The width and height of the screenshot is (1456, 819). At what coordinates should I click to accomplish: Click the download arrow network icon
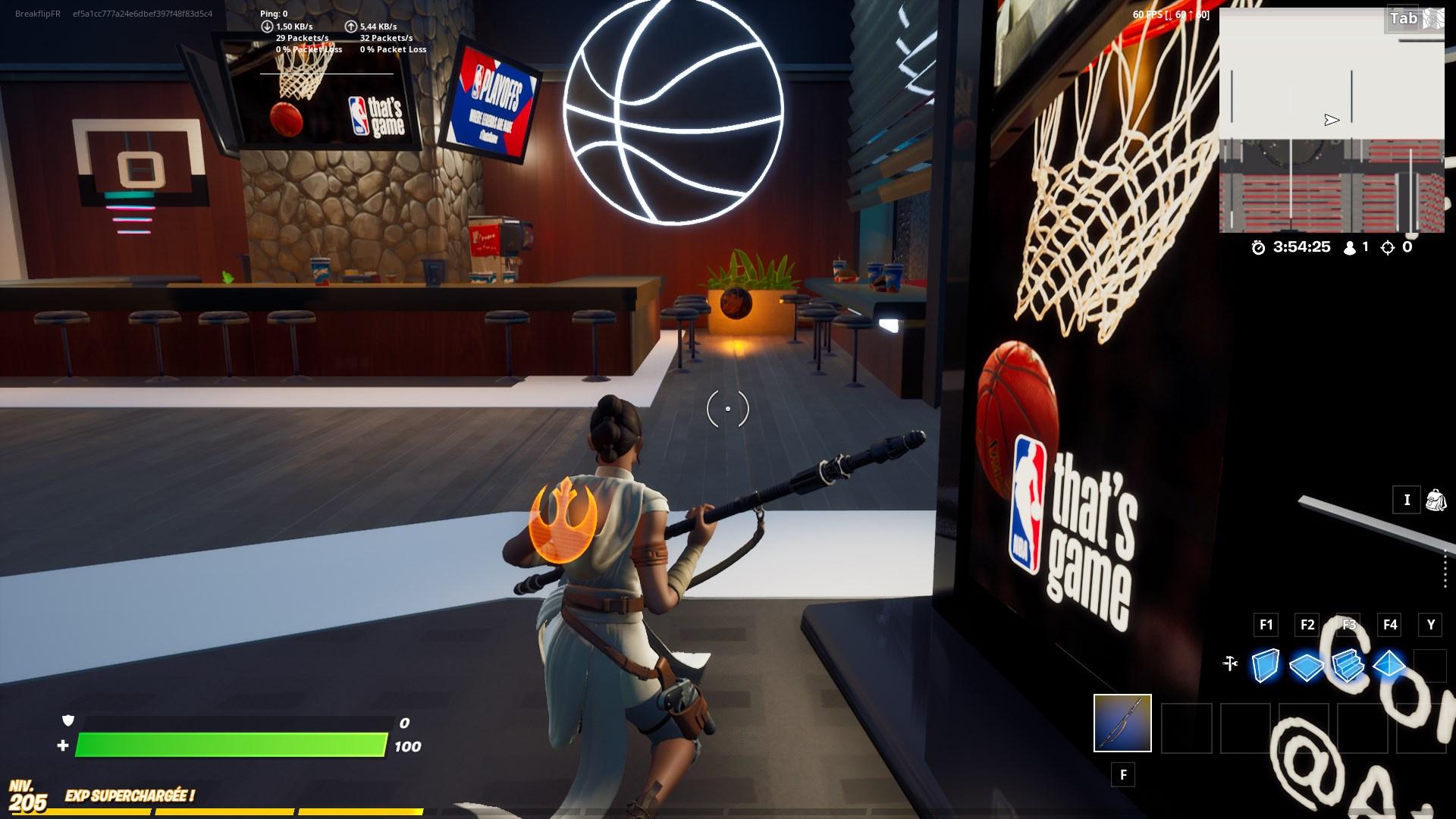pos(267,25)
